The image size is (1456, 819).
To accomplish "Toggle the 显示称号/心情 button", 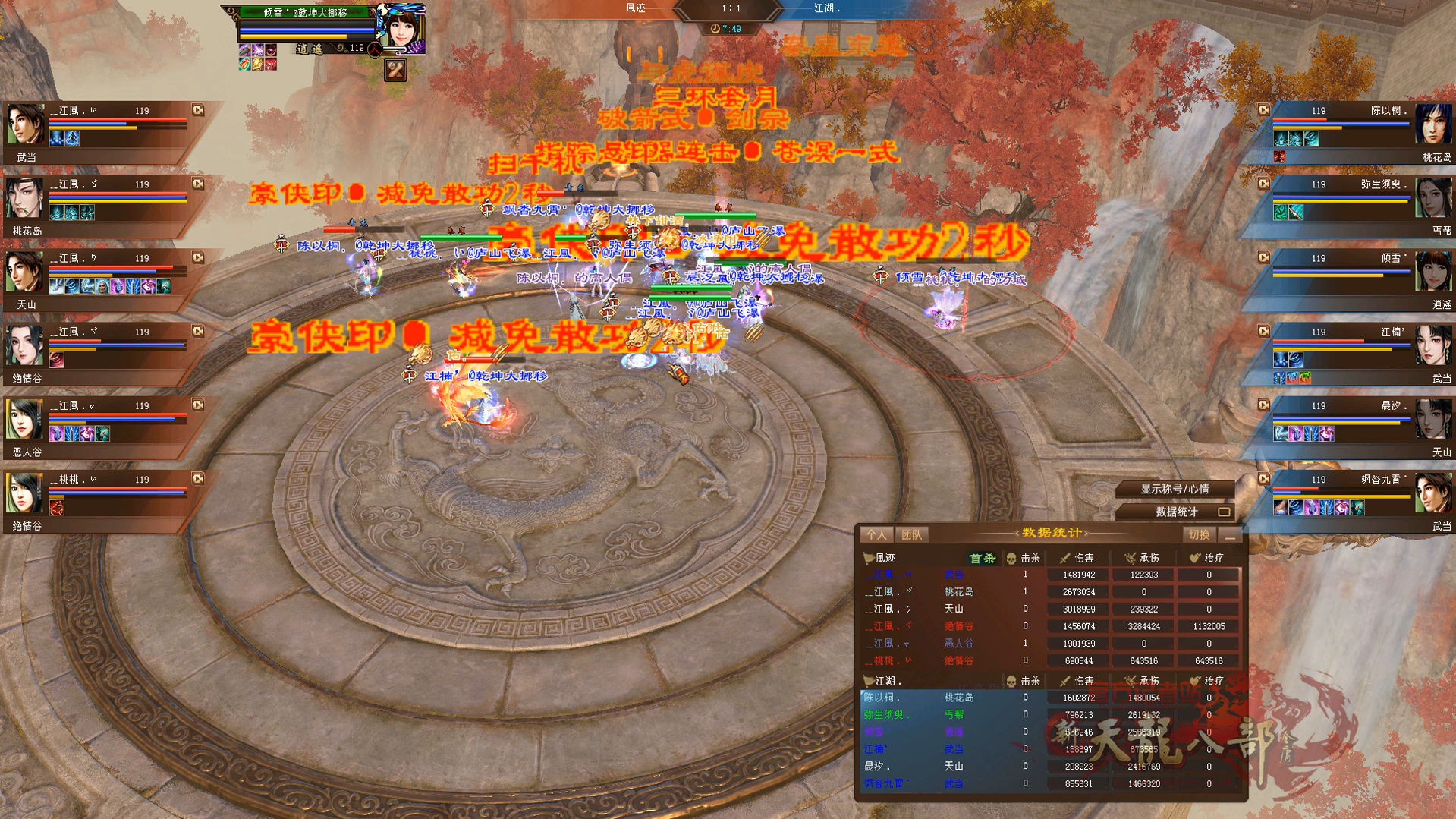I will point(1175,490).
